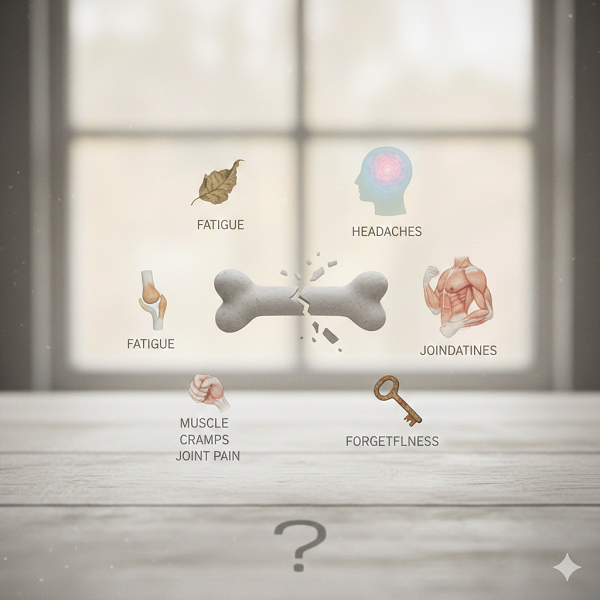Click the broken bone in the center
The width and height of the screenshot is (600, 600).
300,300
